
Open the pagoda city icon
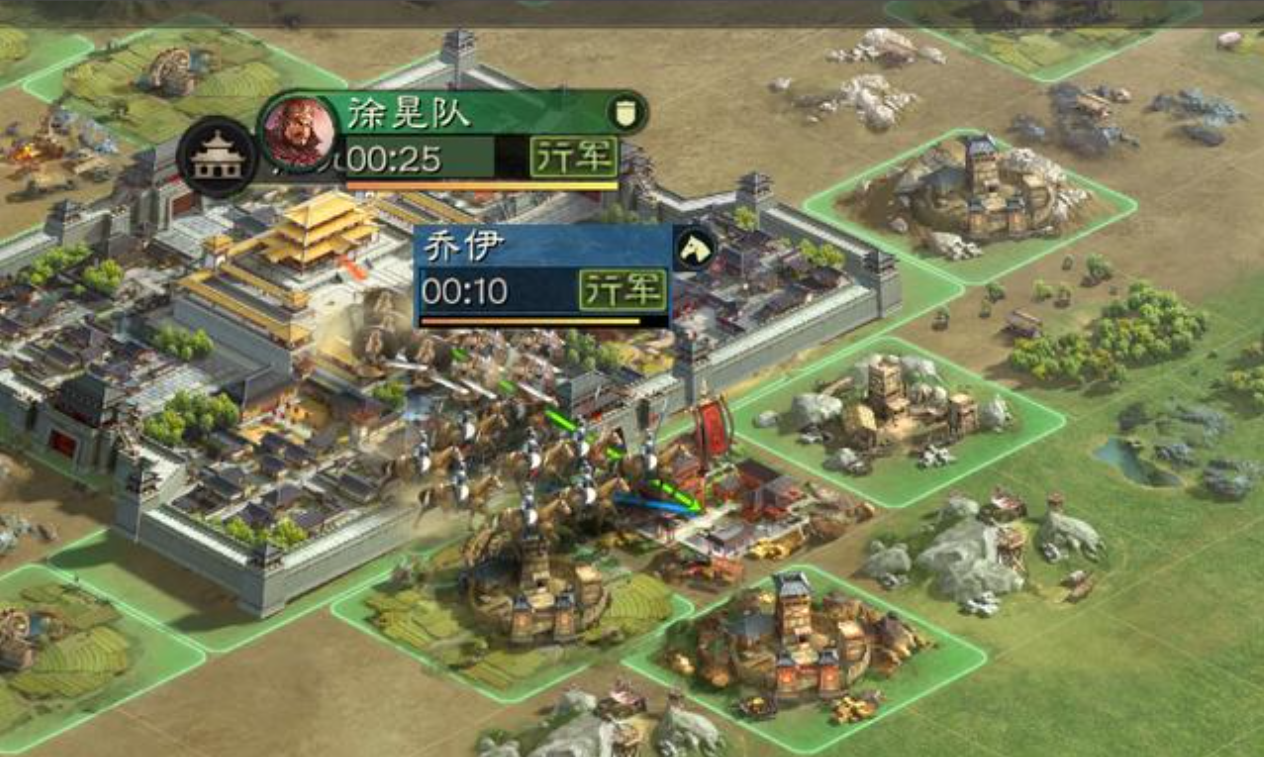point(217,158)
